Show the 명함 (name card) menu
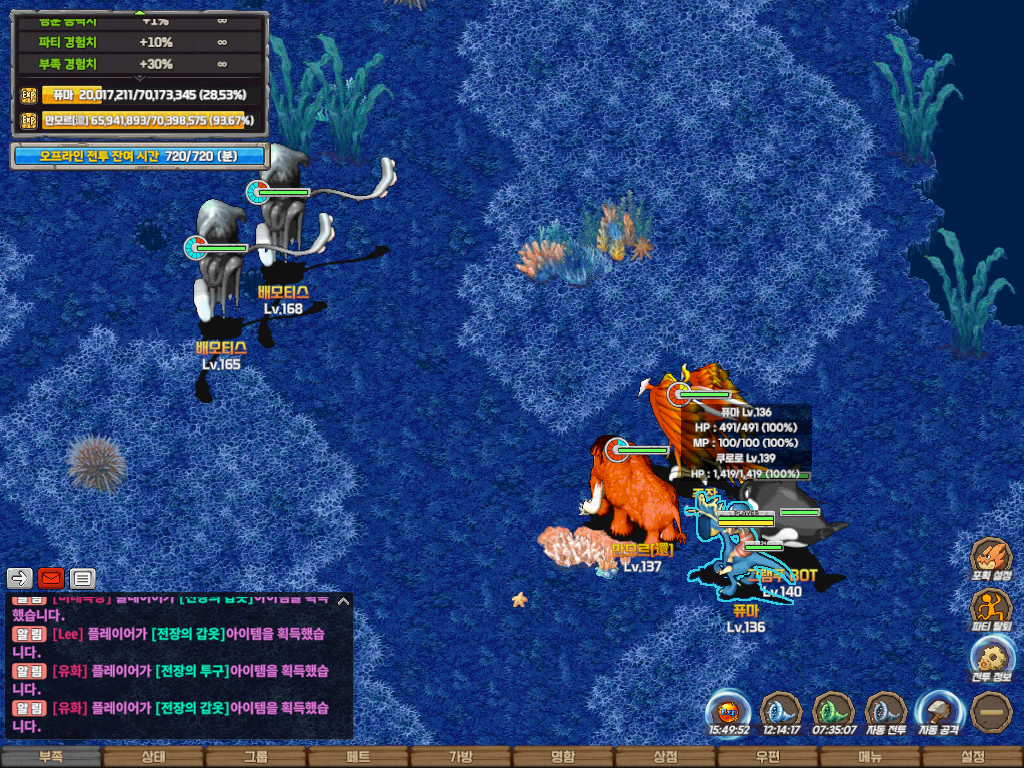 (x=563, y=757)
